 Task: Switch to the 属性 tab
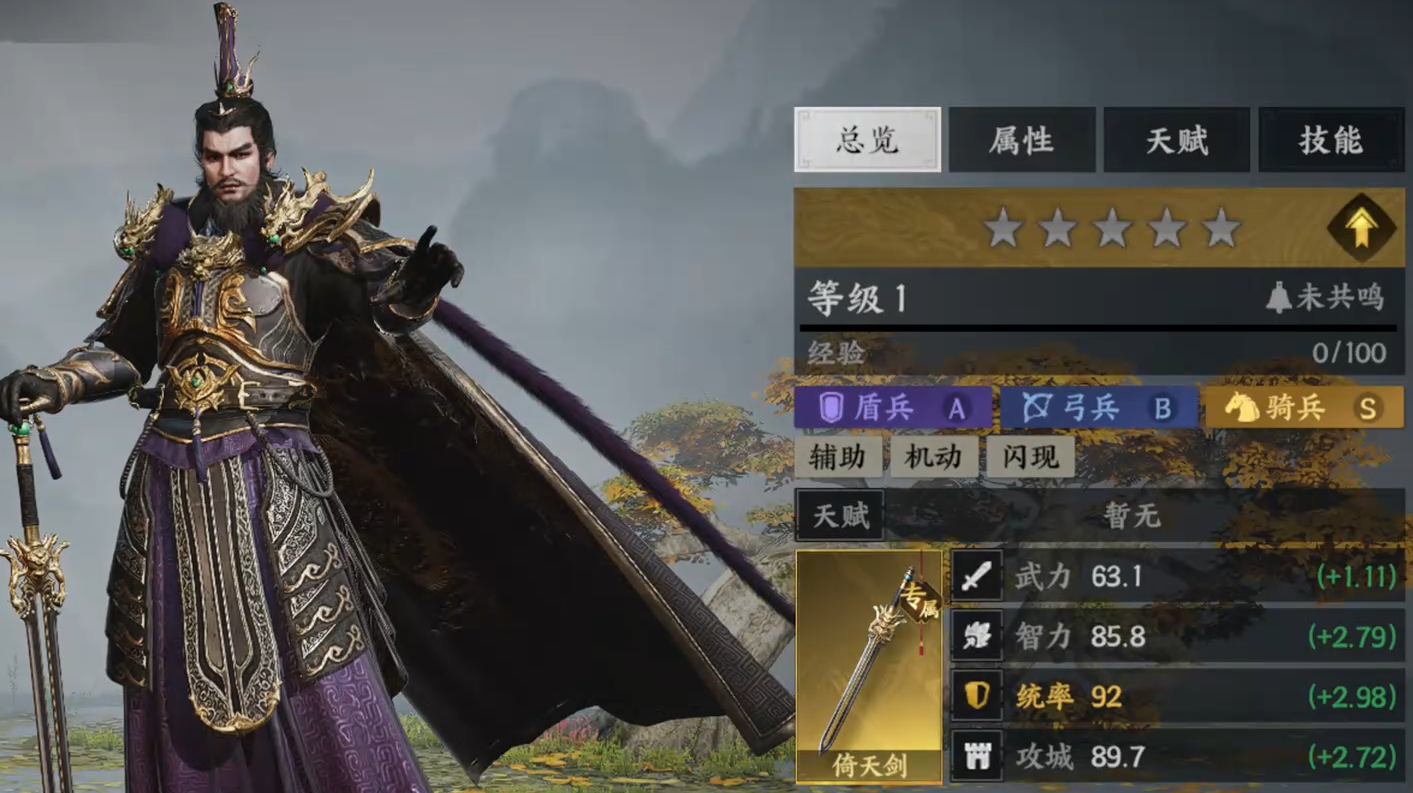(x=1021, y=139)
